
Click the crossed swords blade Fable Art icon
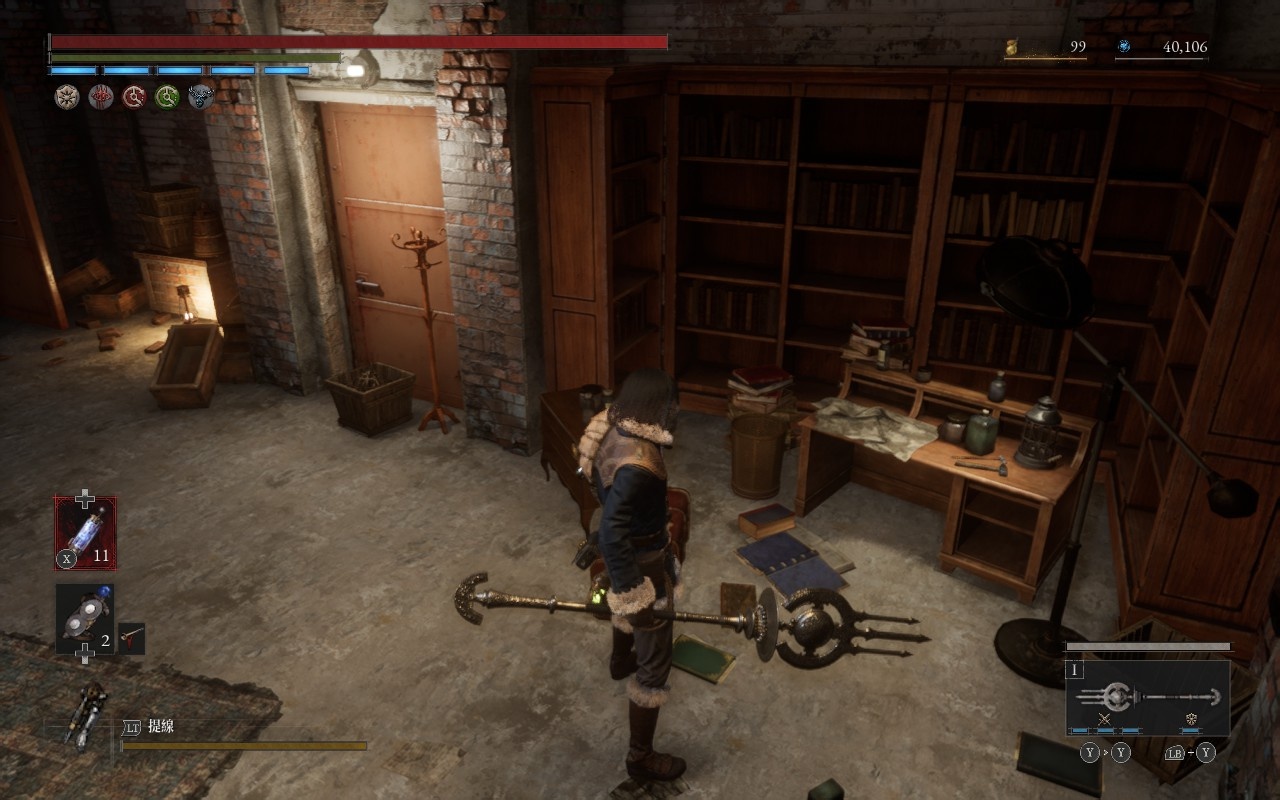pos(1105,719)
